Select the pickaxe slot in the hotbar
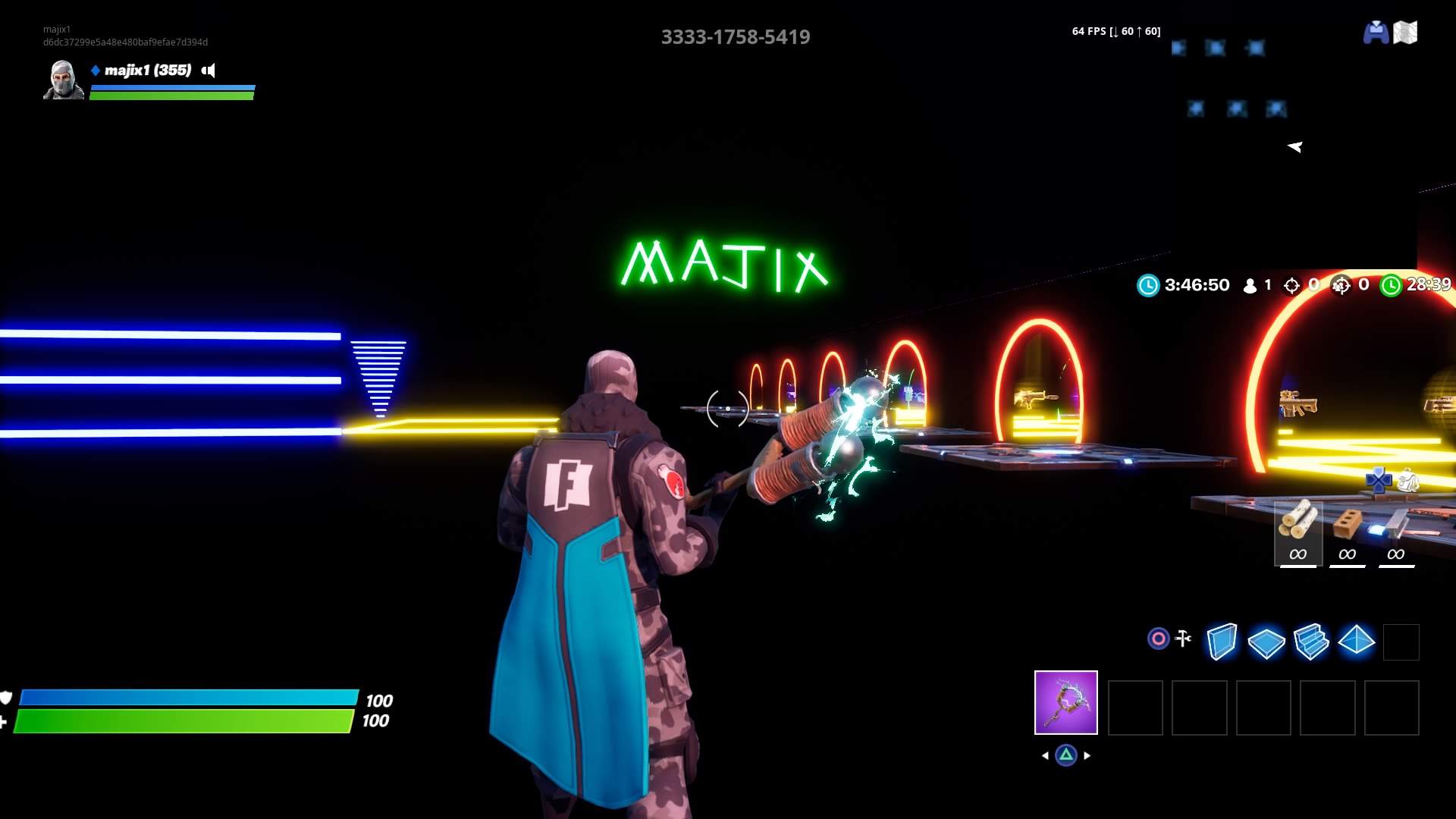The height and width of the screenshot is (819, 1456). click(x=1065, y=702)
